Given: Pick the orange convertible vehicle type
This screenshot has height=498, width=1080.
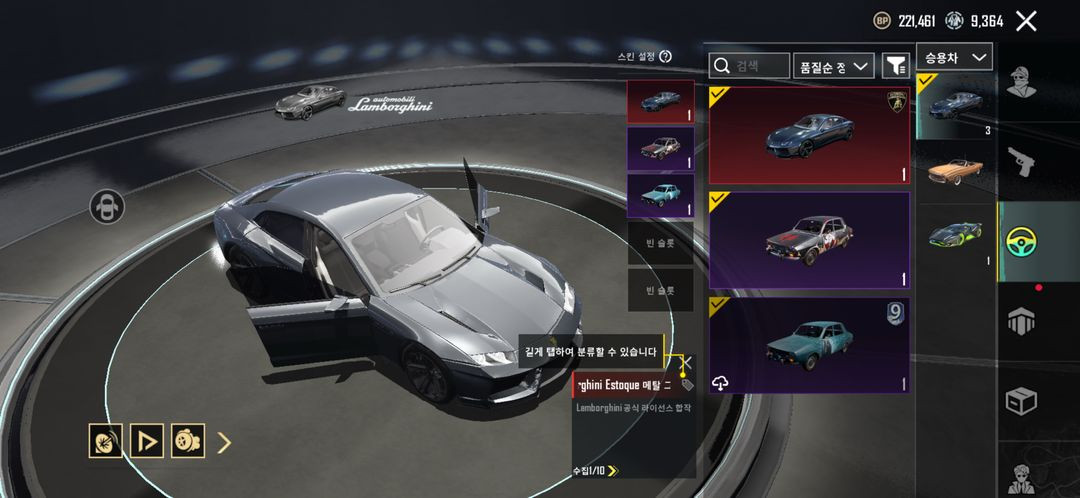Looking at the screenshot, I should click(x=955, y=171).
